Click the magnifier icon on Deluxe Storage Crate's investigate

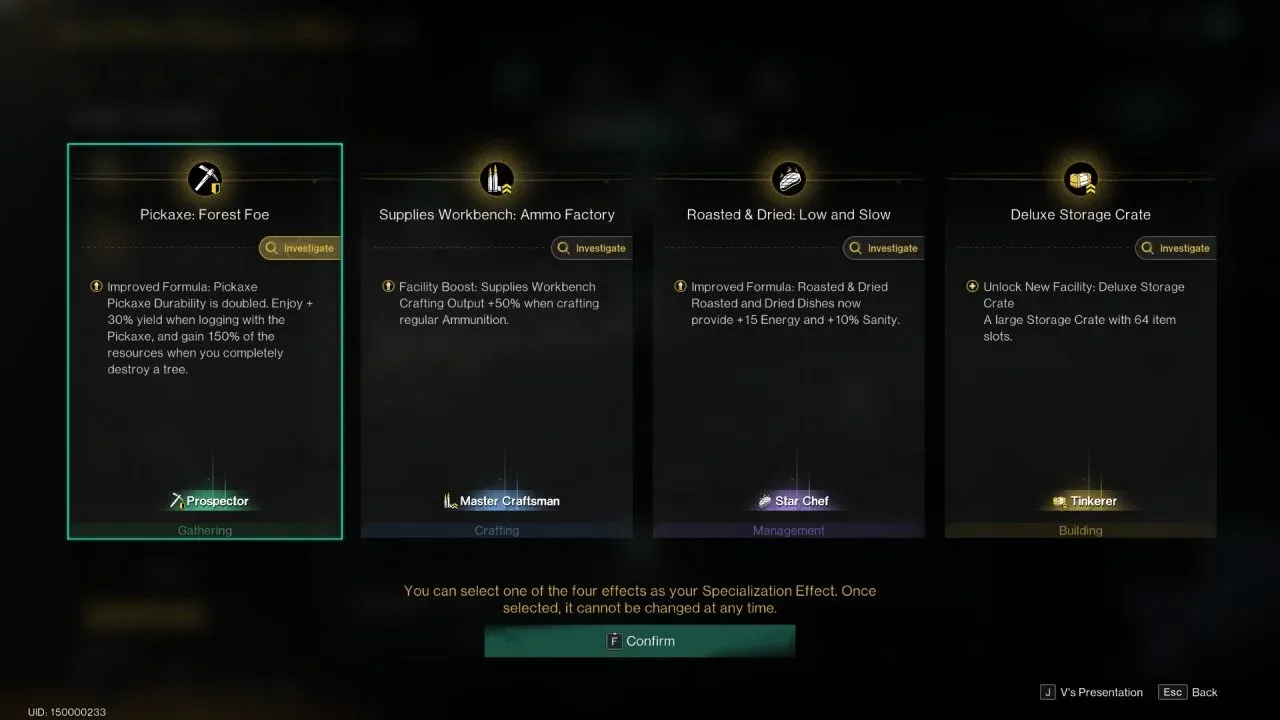click(x=1146, y=248)
